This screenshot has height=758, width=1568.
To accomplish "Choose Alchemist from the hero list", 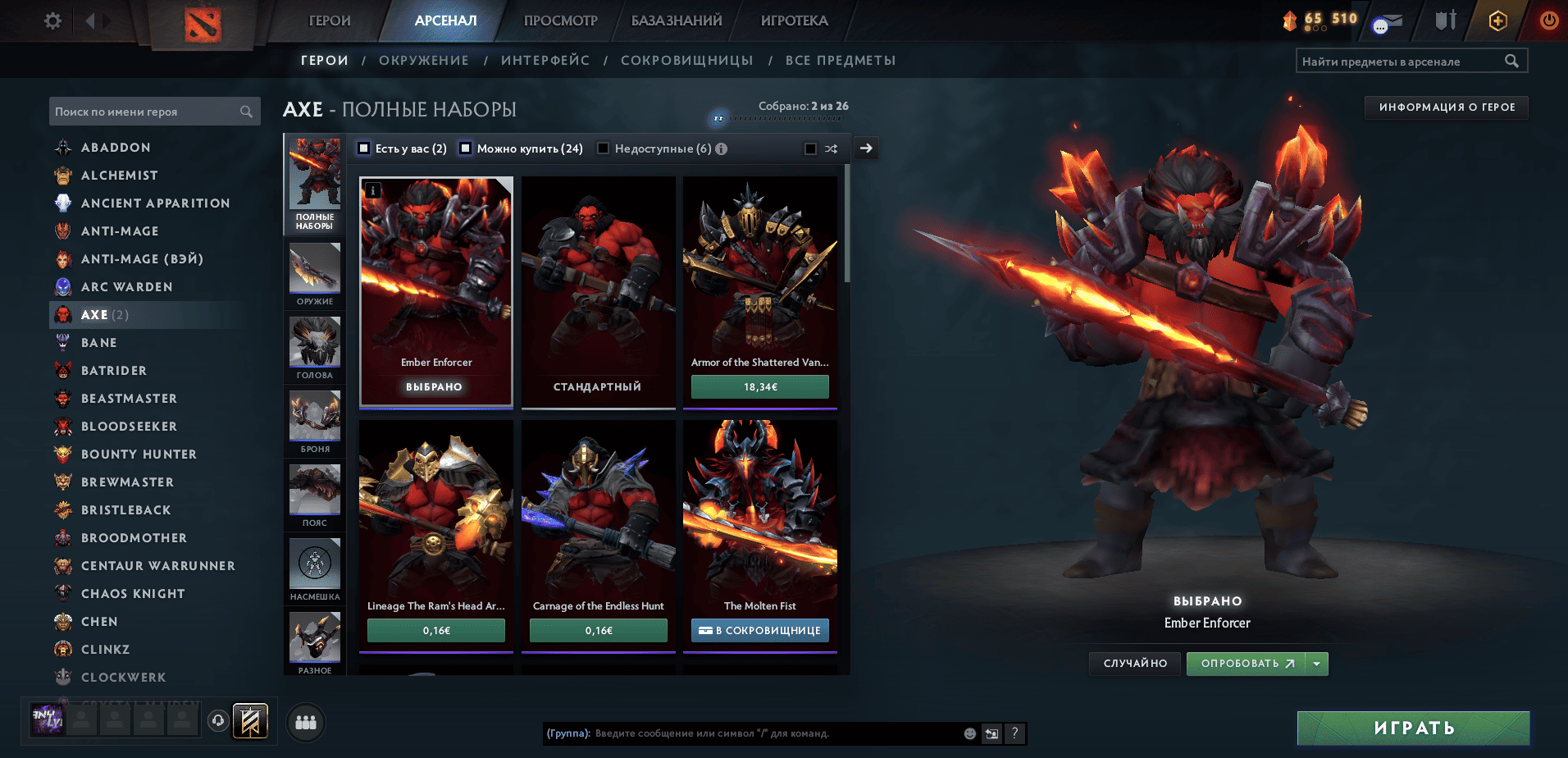I will [119, 176].
